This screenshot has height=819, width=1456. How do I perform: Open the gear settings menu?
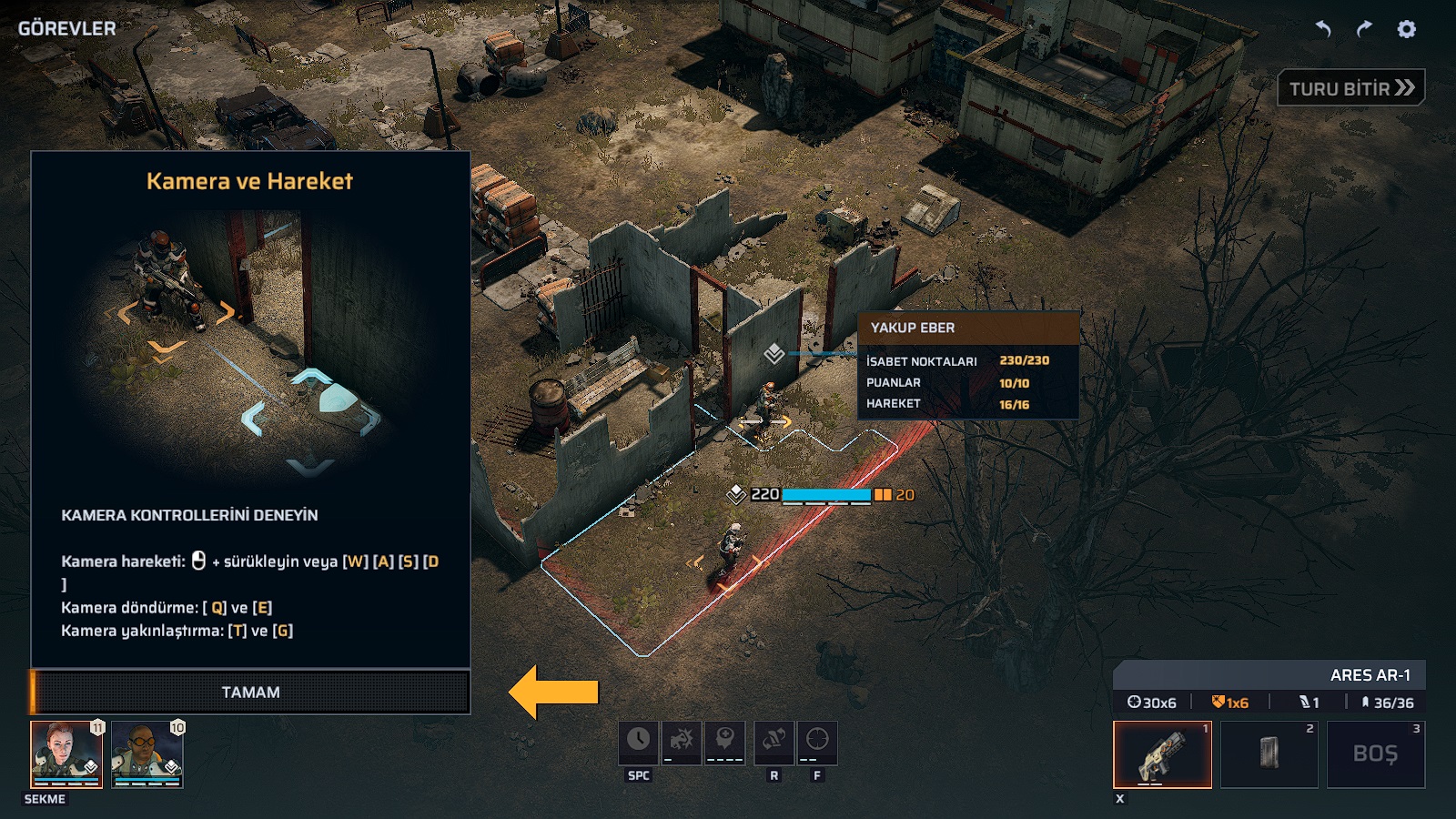click(1407, 29)
